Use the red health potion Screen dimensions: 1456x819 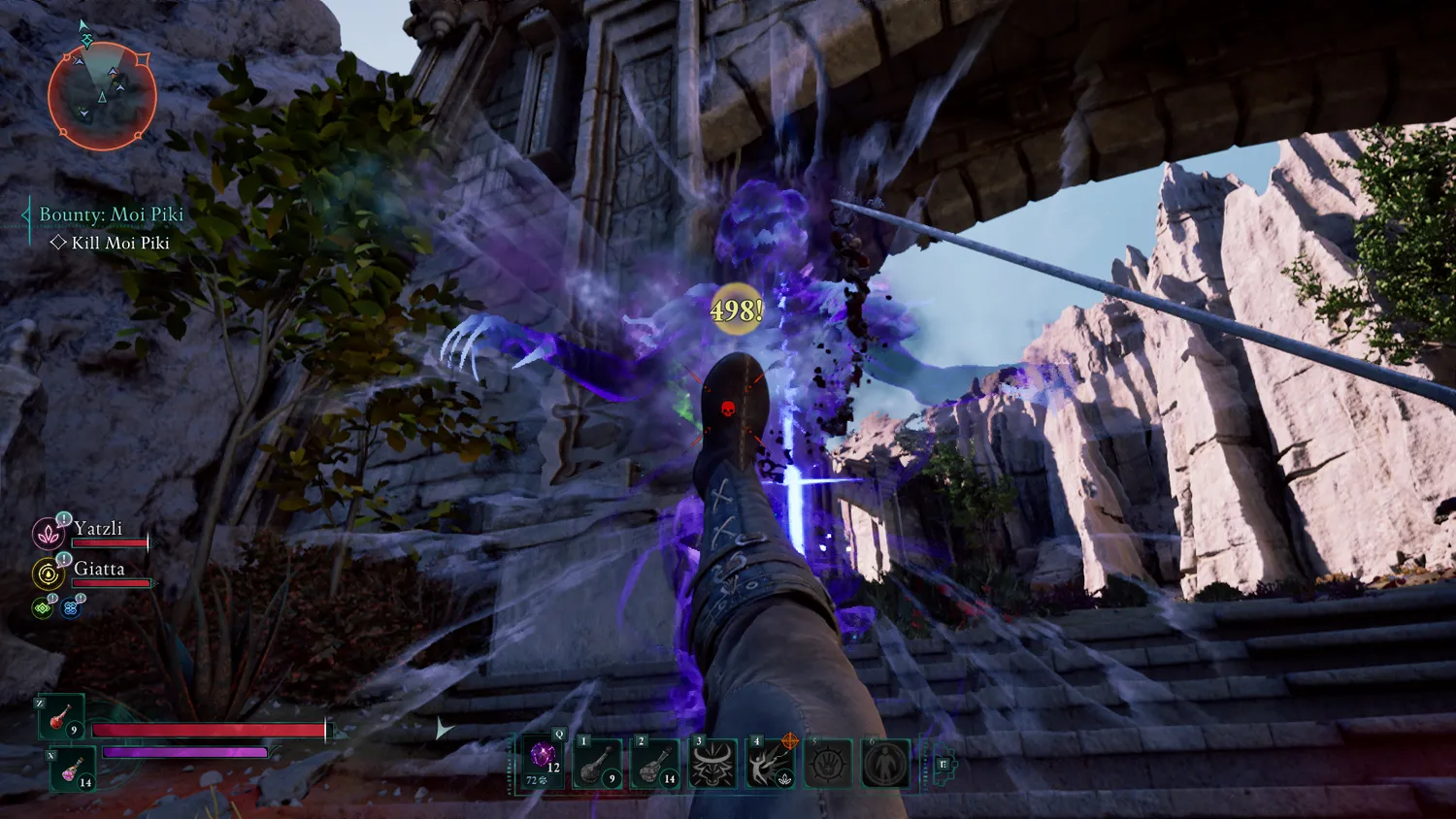tap(62, 718)
